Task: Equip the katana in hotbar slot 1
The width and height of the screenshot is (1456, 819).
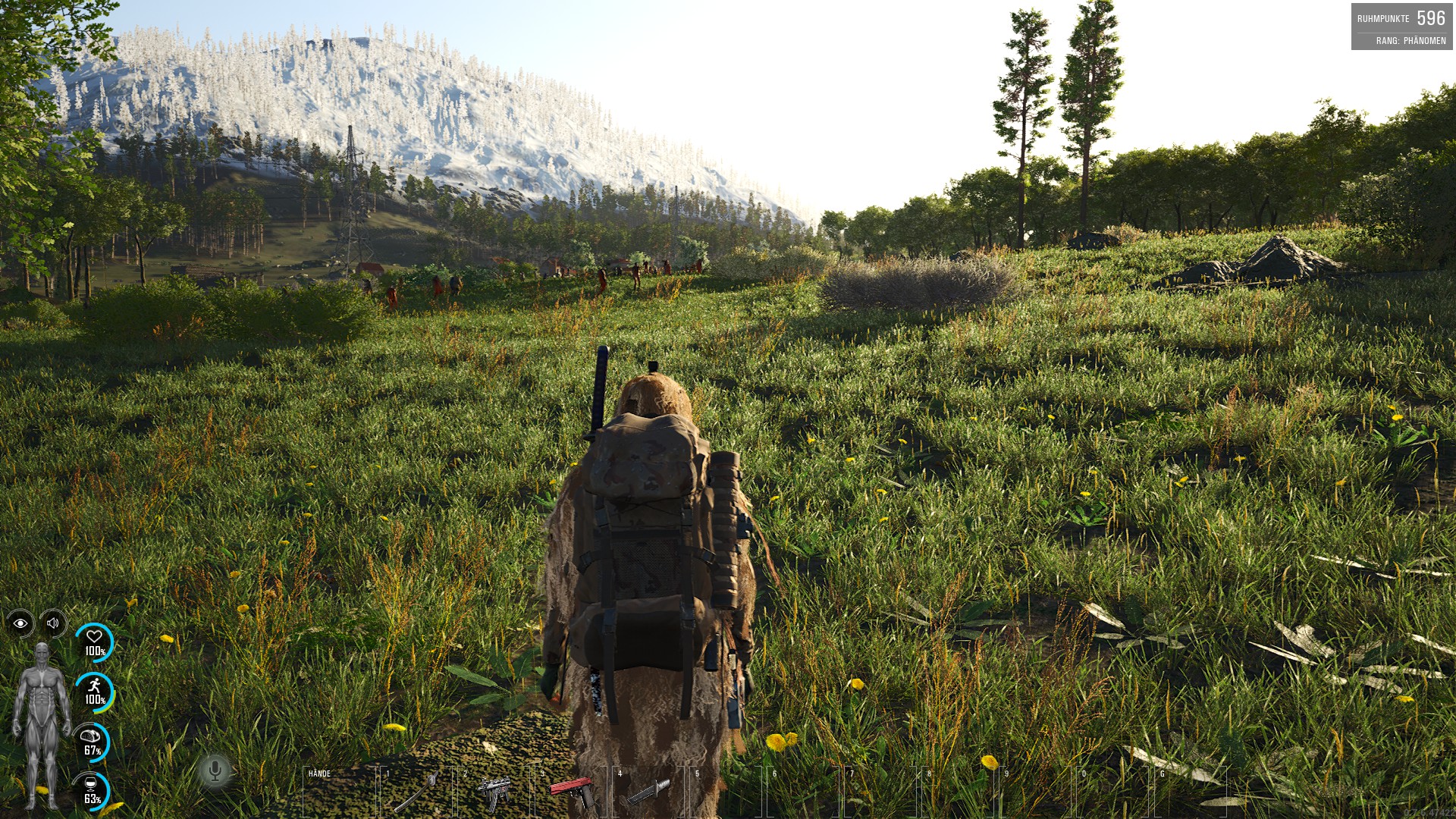Action: 416,792
